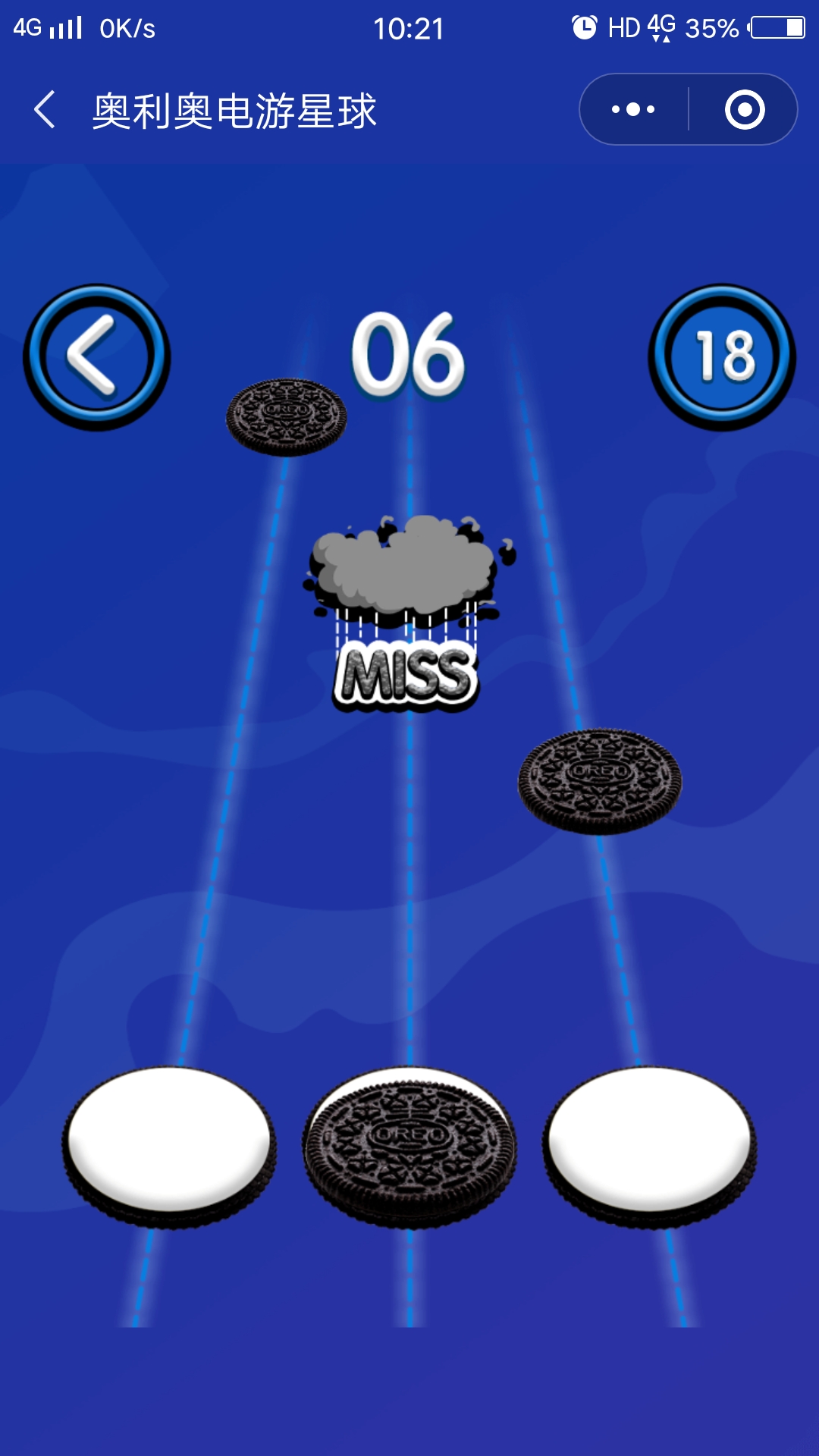The image size is (819, 1456).
Task: Tap the center dark Oreo cookie pad
Action: (409, 1145)
